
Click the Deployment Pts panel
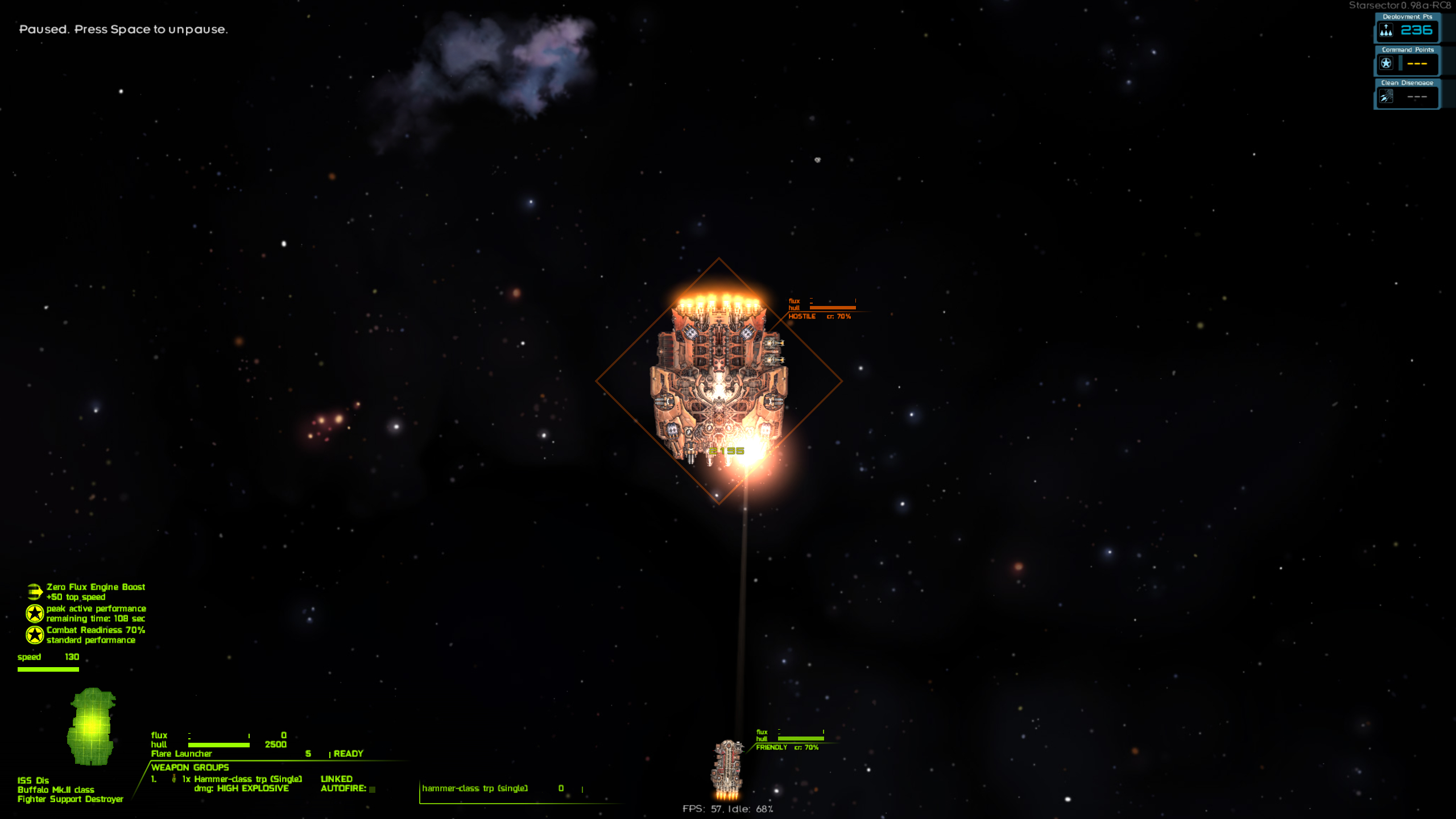[x=1407, y=28]
